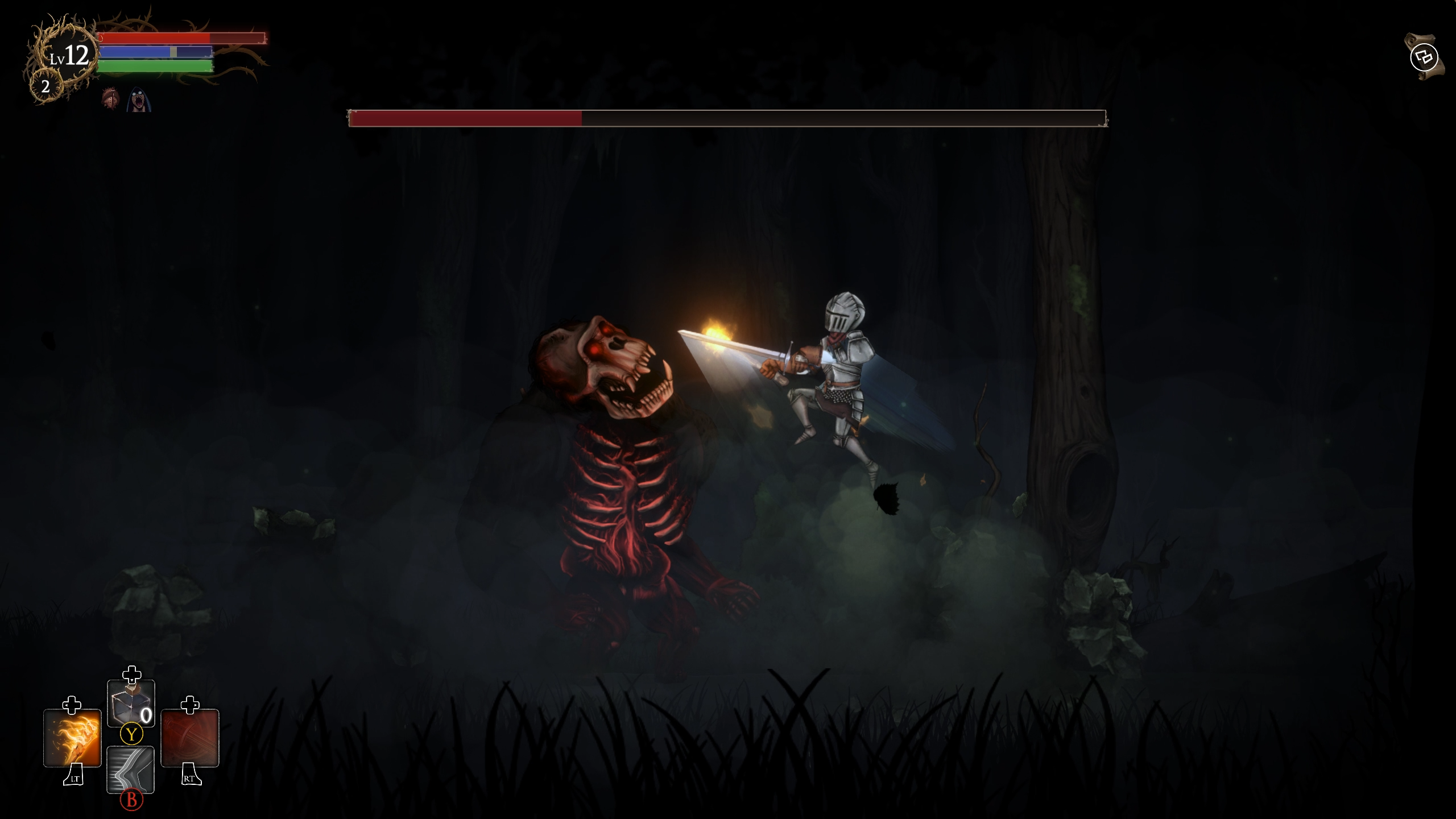Select the red sword skill slot
Image resolution: width=1456 pixels, height=819 pixels.
coord(190,738)
